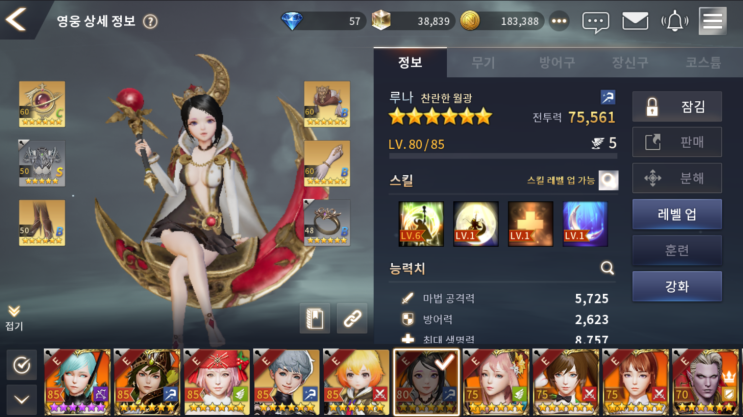The width and height of the screenshot is (743, 417).
Task: Open the mailbox envelope icon
Action: coord(635,21)
